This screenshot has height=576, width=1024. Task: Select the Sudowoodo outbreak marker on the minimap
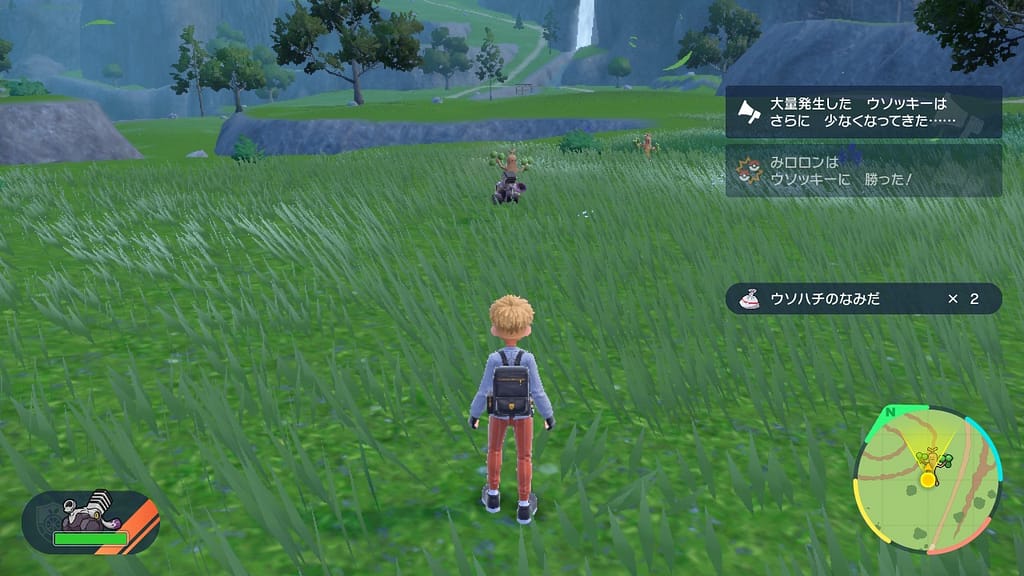[932, 458]
